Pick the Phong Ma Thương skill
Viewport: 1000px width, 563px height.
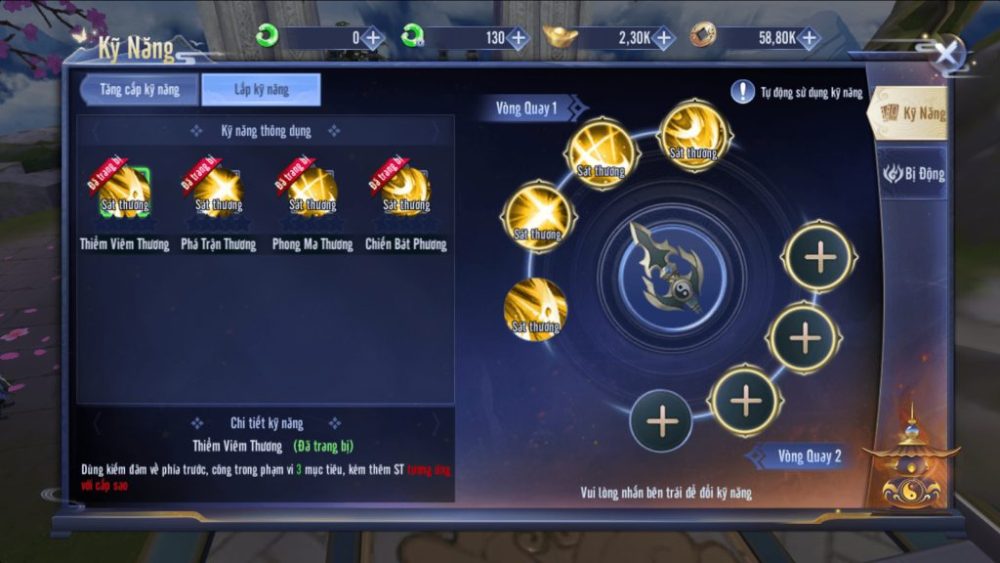pyautogui.click(x=312, y=193)
